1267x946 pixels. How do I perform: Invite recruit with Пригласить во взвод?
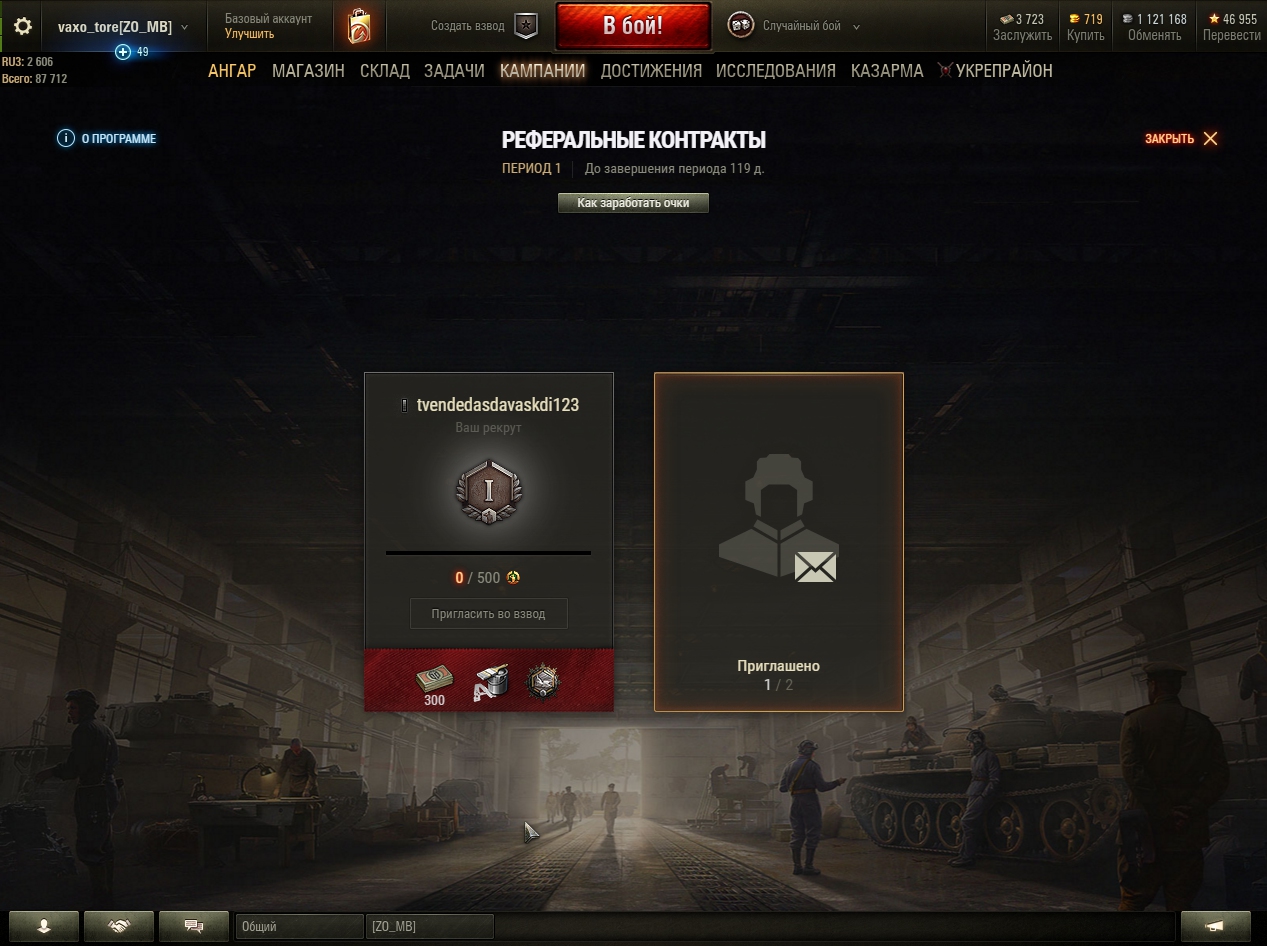(488, 614)
